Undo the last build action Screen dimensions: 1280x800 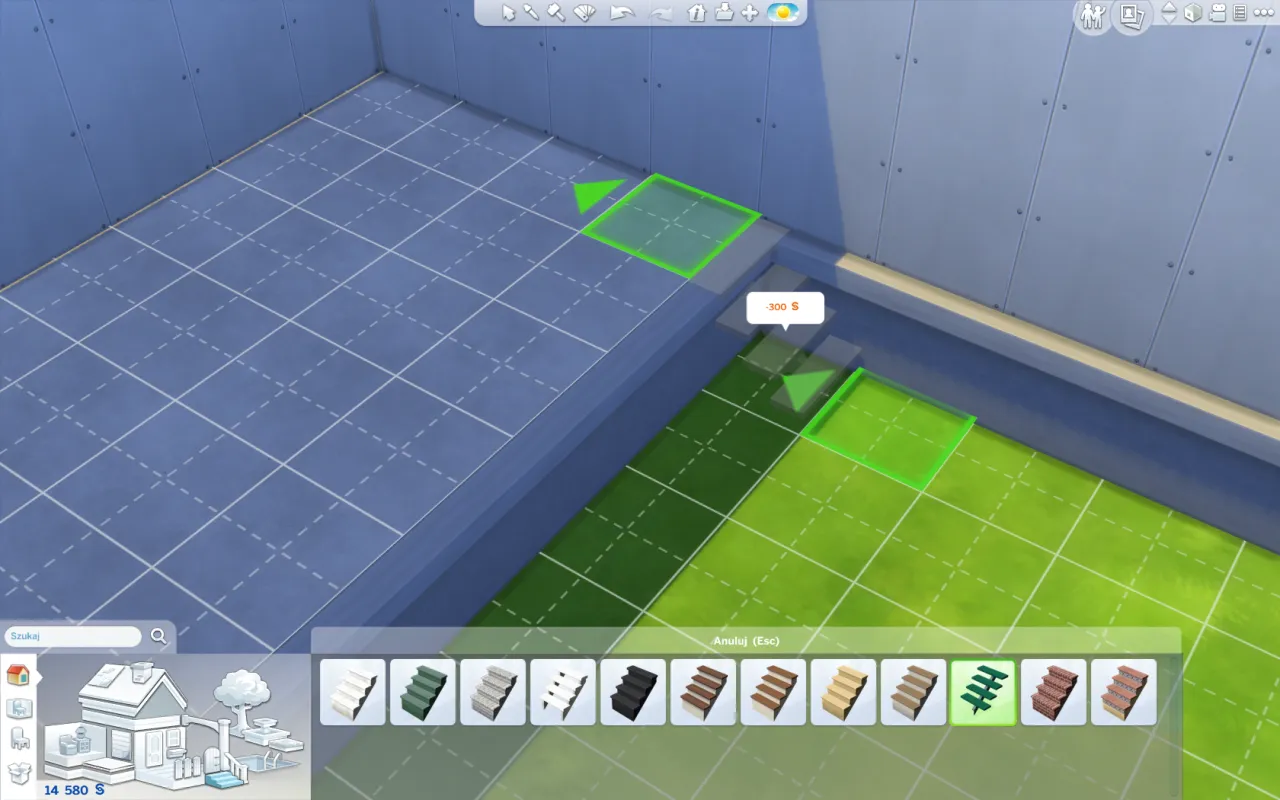coord(621,13)
